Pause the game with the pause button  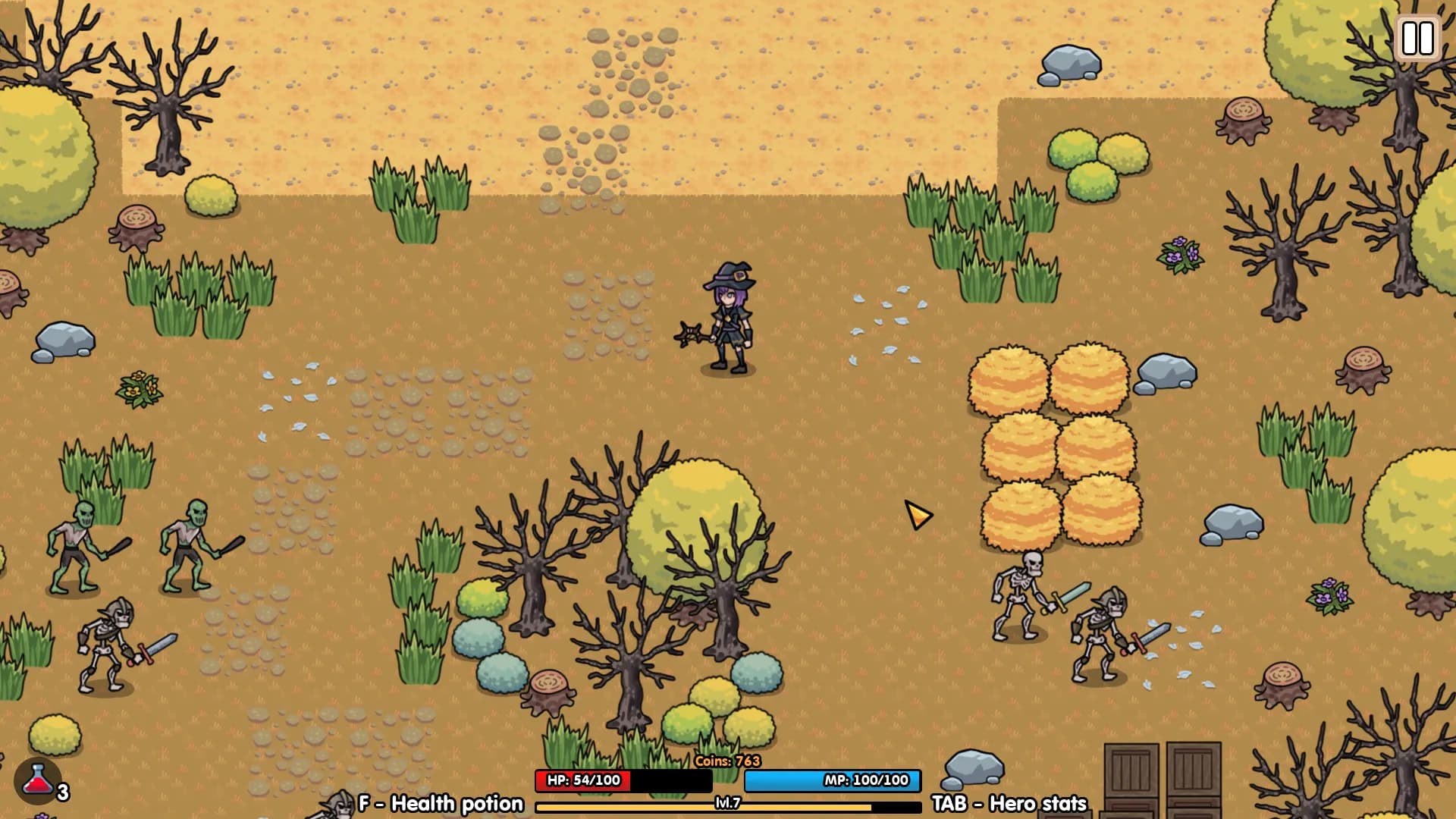point(1417,38)
